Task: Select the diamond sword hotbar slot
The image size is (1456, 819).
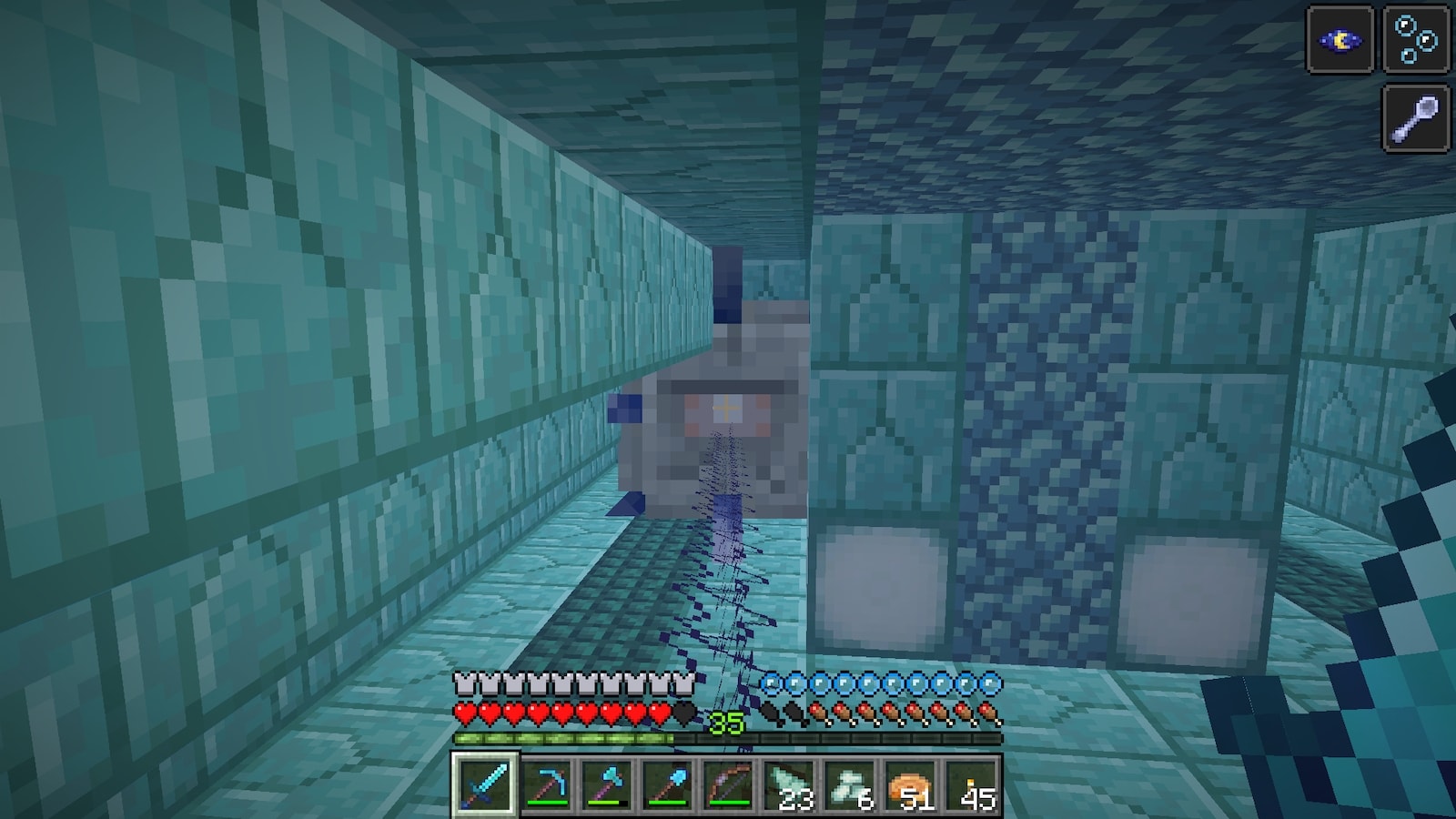Action: (x=486, y=784)
